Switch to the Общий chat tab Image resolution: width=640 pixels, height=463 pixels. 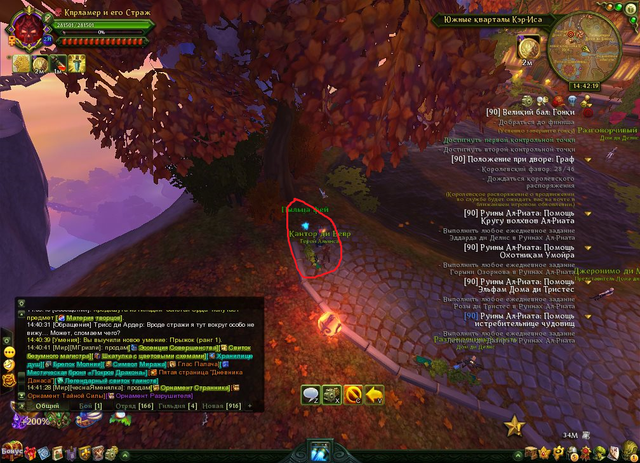(x=45, y=407)
